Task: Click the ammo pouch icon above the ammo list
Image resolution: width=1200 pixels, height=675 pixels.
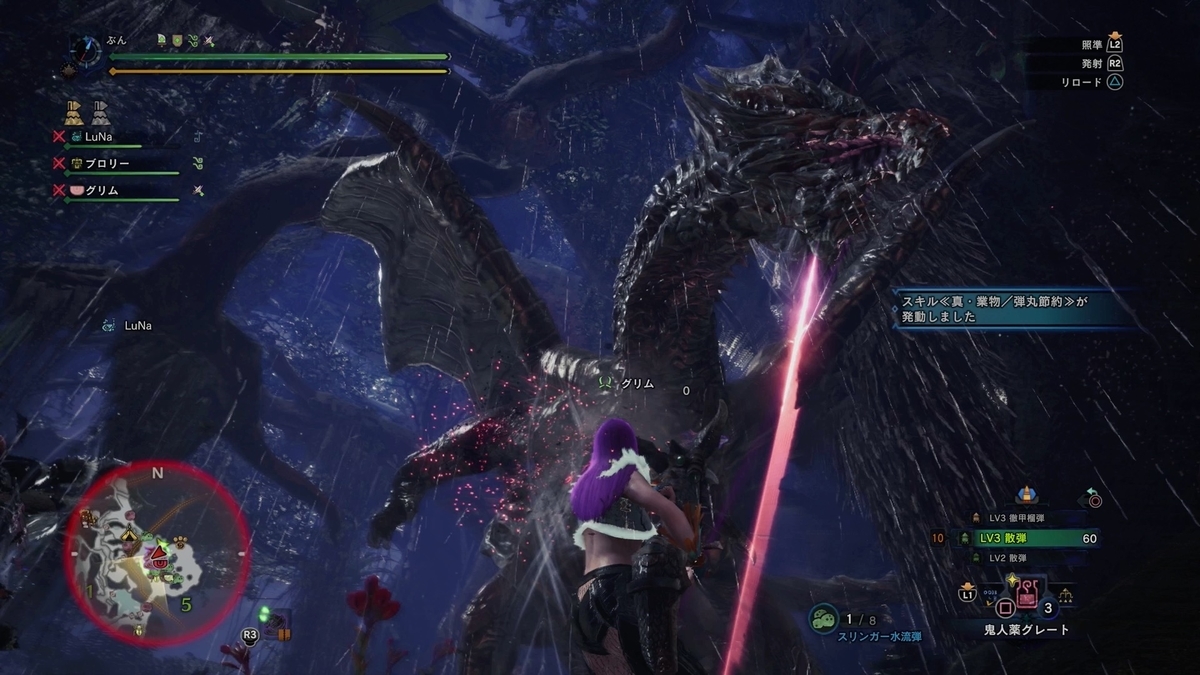Action: (x=1026, y=494)
